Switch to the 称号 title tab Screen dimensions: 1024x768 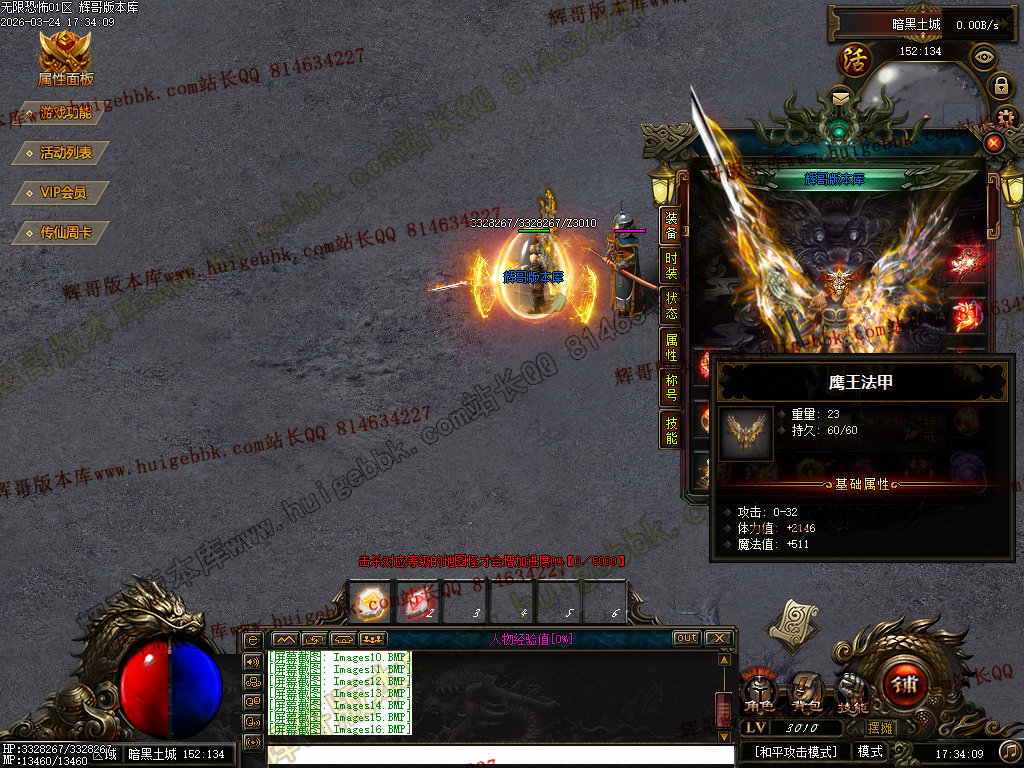[x=671, y=387]
